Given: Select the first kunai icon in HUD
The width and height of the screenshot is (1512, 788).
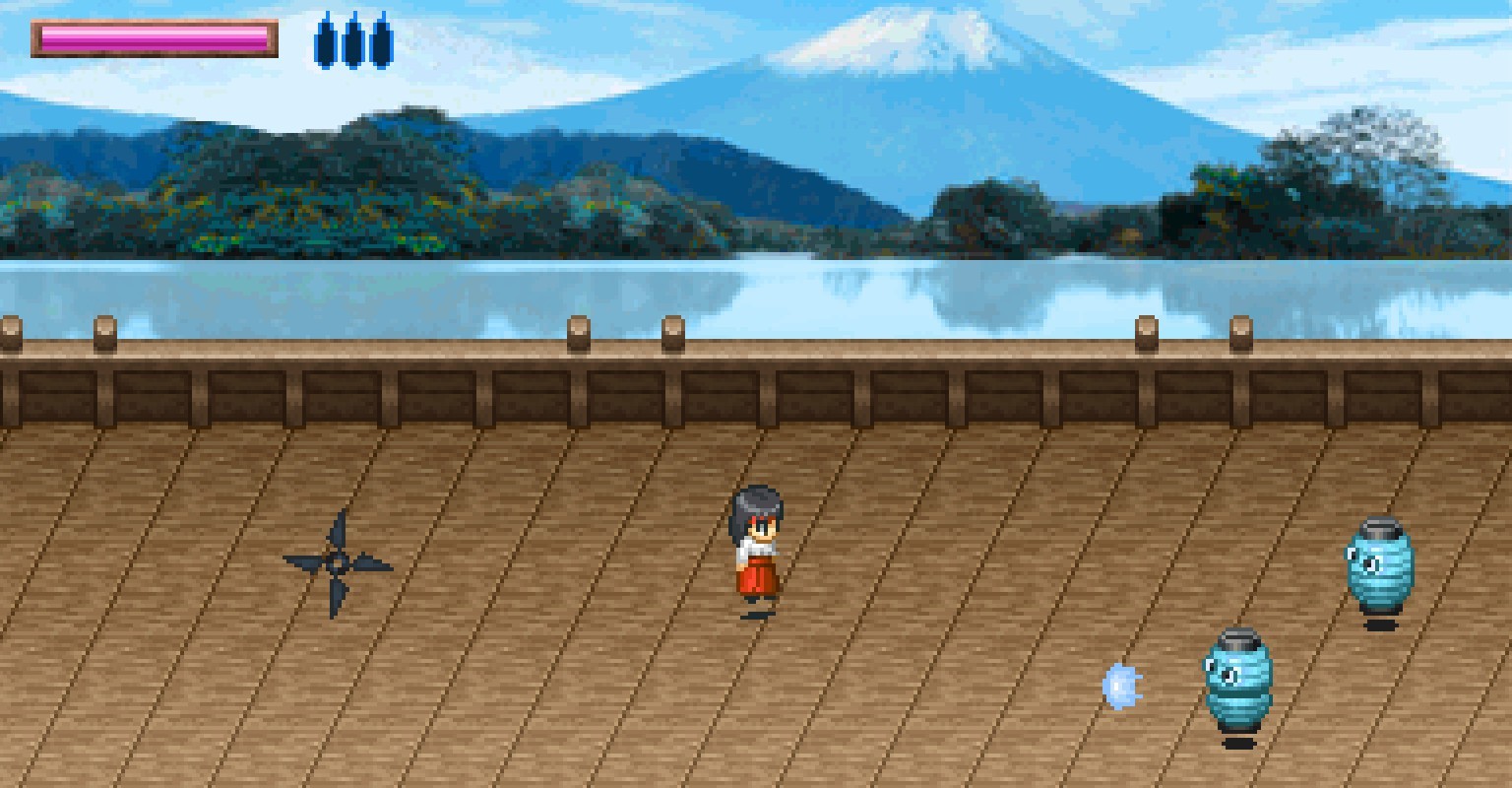Looking at the screenshot, I should 325,41.
